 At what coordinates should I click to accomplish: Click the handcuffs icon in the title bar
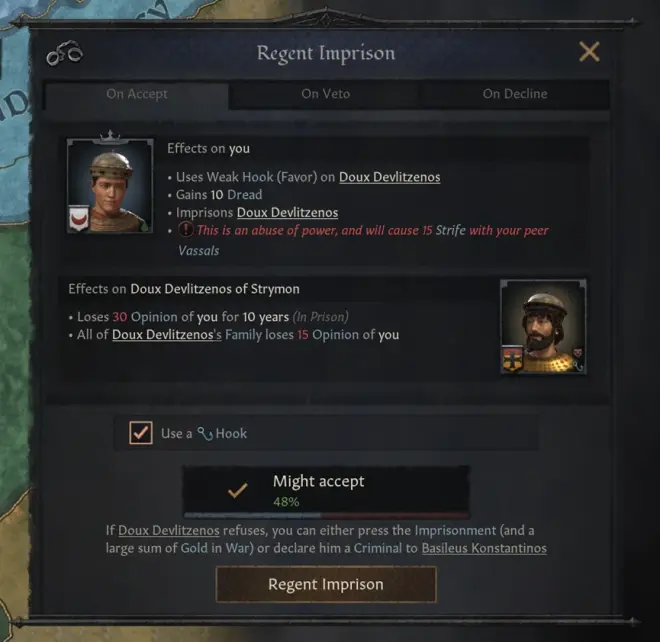(x=64, y=54)
